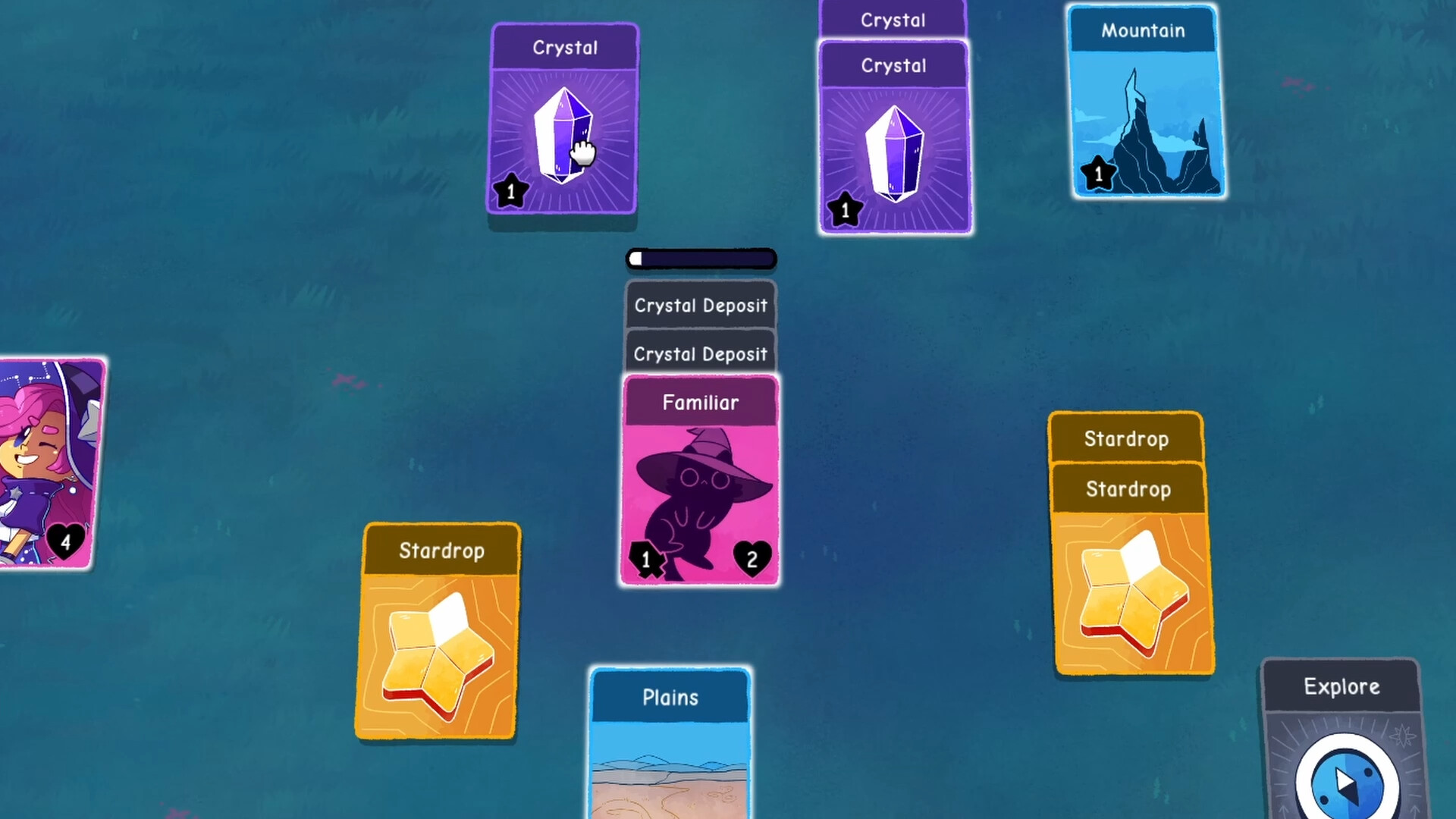The height and width of the screenshot is (819, 1456).
Task: Expand the top Crystal Deposit header in the stack
Action: point(700,306)
